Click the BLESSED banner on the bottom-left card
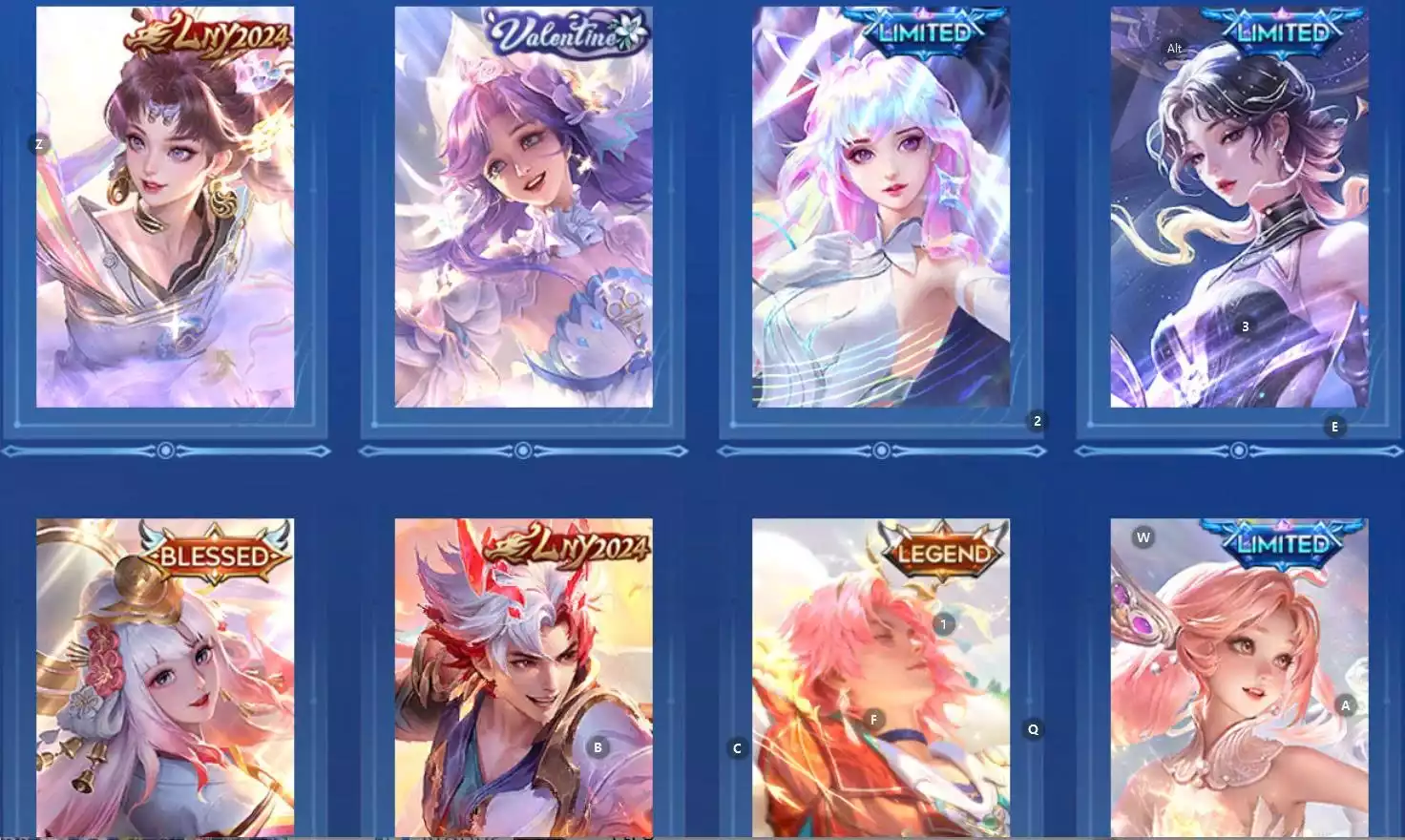Image resolution: width=1405 pixels, height=840 pixels. point(212,552)
